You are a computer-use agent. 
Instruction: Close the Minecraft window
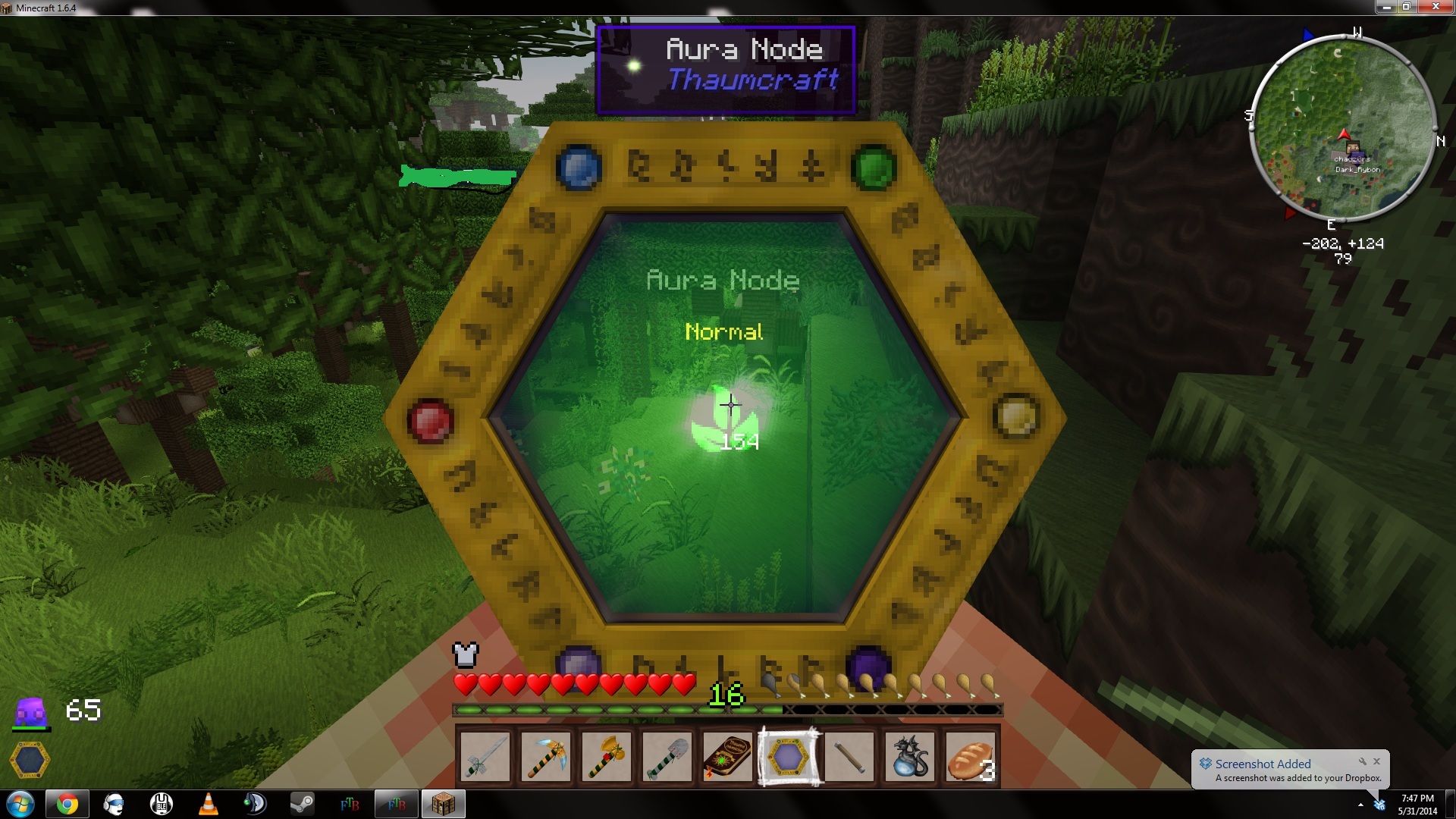point(1436,7)
